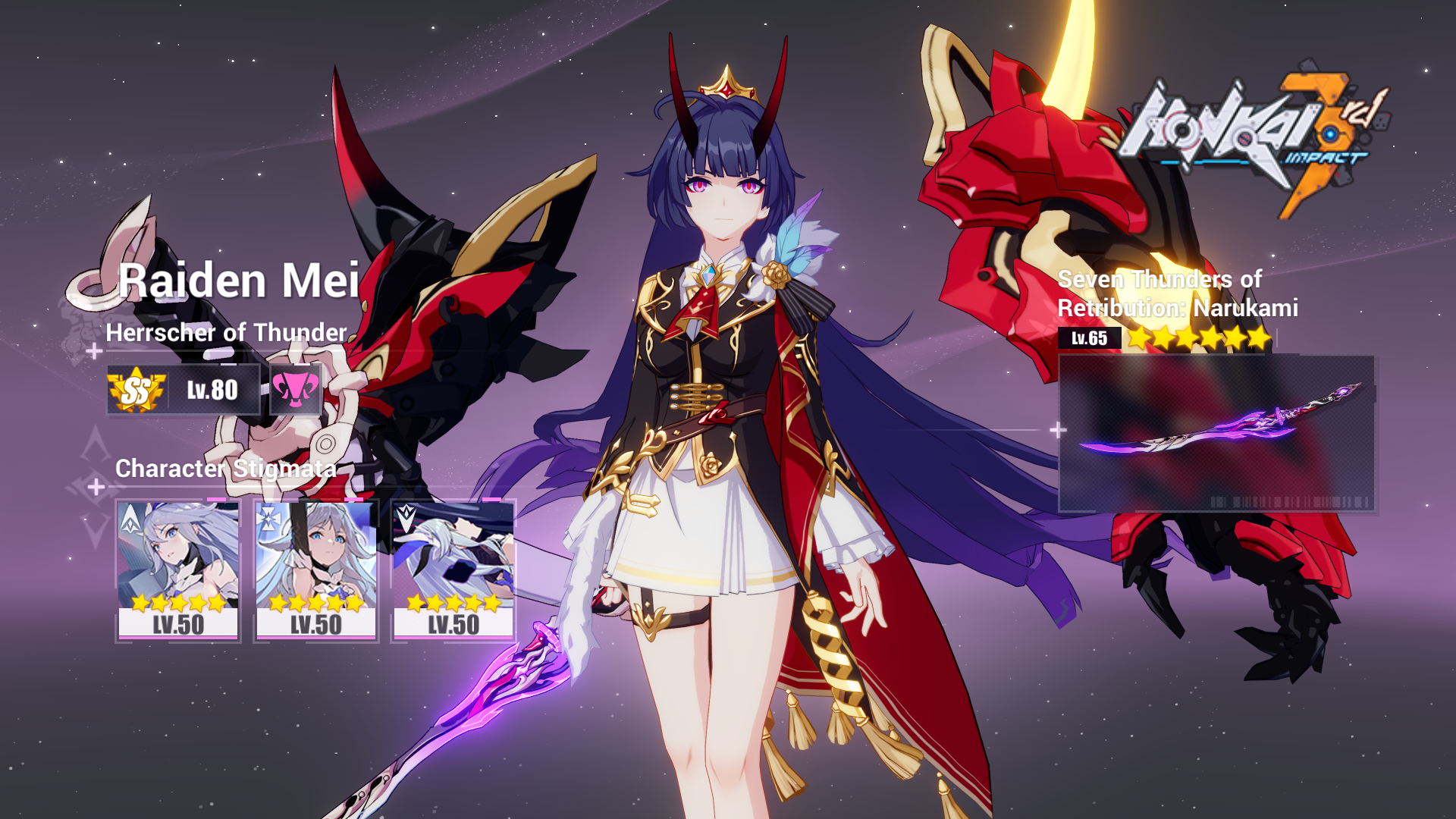Select the Herrscher of Thunder title
The image size is (1456, 819).
pos(227,331)
